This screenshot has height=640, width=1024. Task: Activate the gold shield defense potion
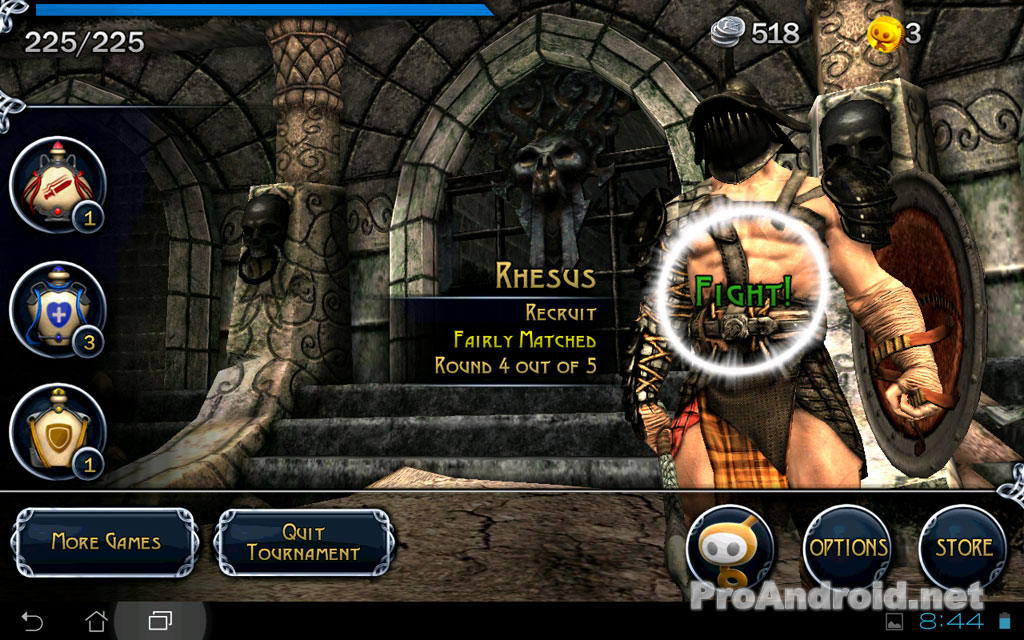57,431
